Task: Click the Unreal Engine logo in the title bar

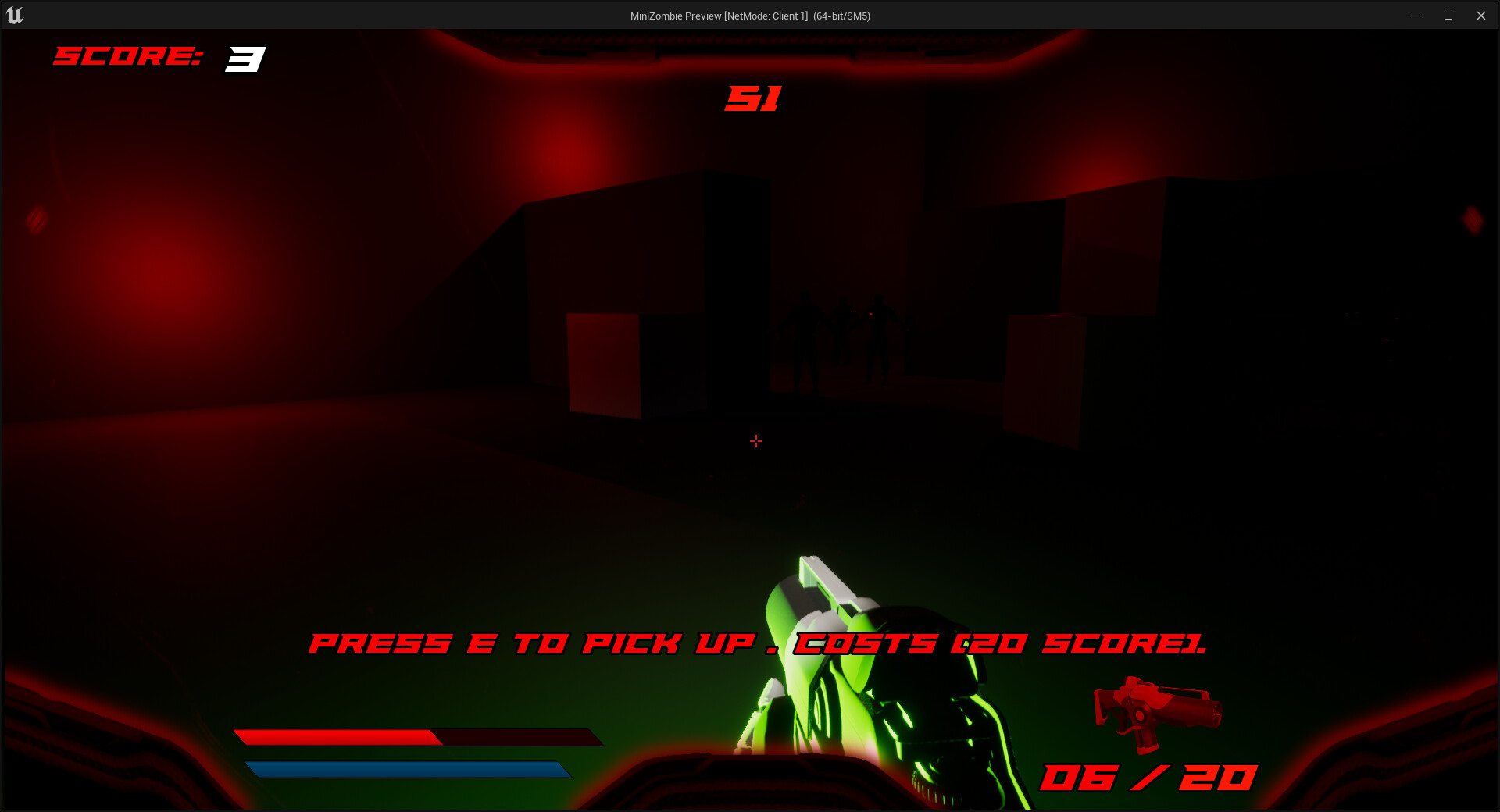Action: pyautogui.click(x=14, y=15)
